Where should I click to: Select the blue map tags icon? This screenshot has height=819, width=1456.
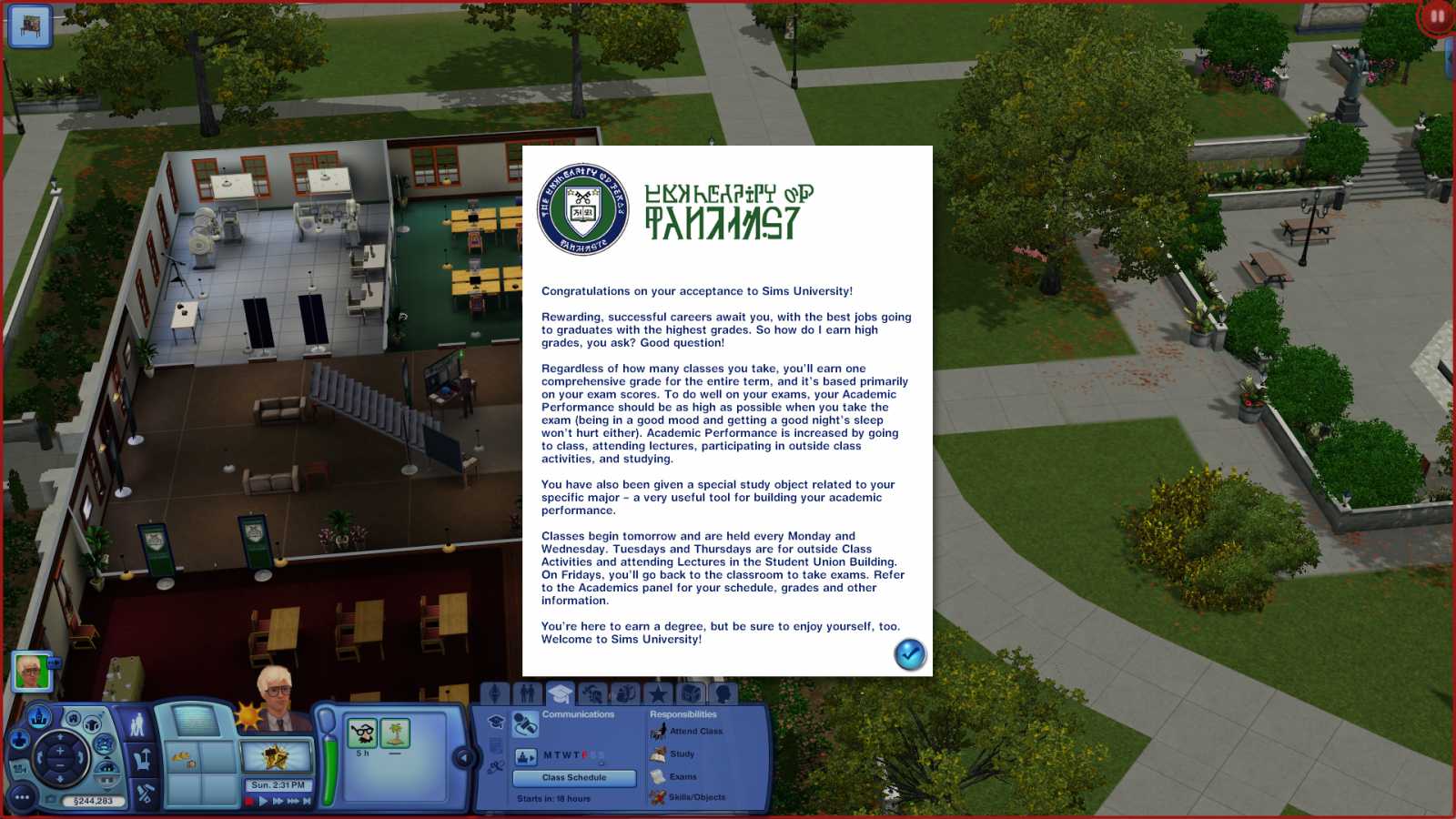coord(103,745)
